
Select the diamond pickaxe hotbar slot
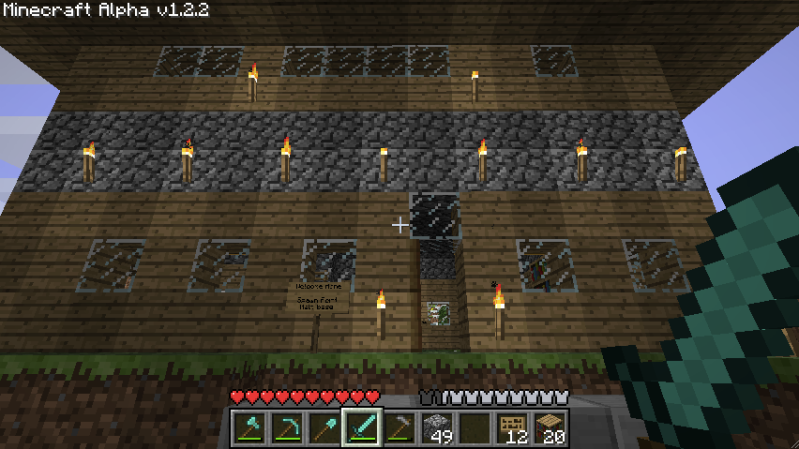(x=287, y=427)
